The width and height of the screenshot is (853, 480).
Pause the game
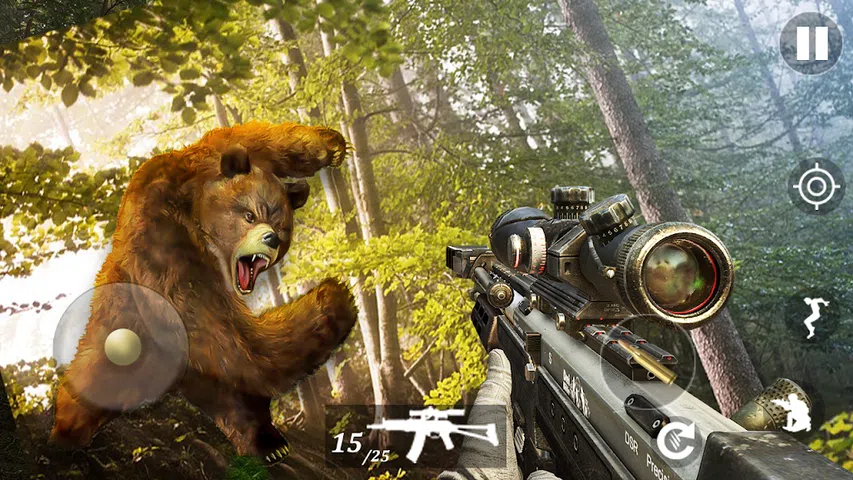pyautogui.click(x=811, y=43)
